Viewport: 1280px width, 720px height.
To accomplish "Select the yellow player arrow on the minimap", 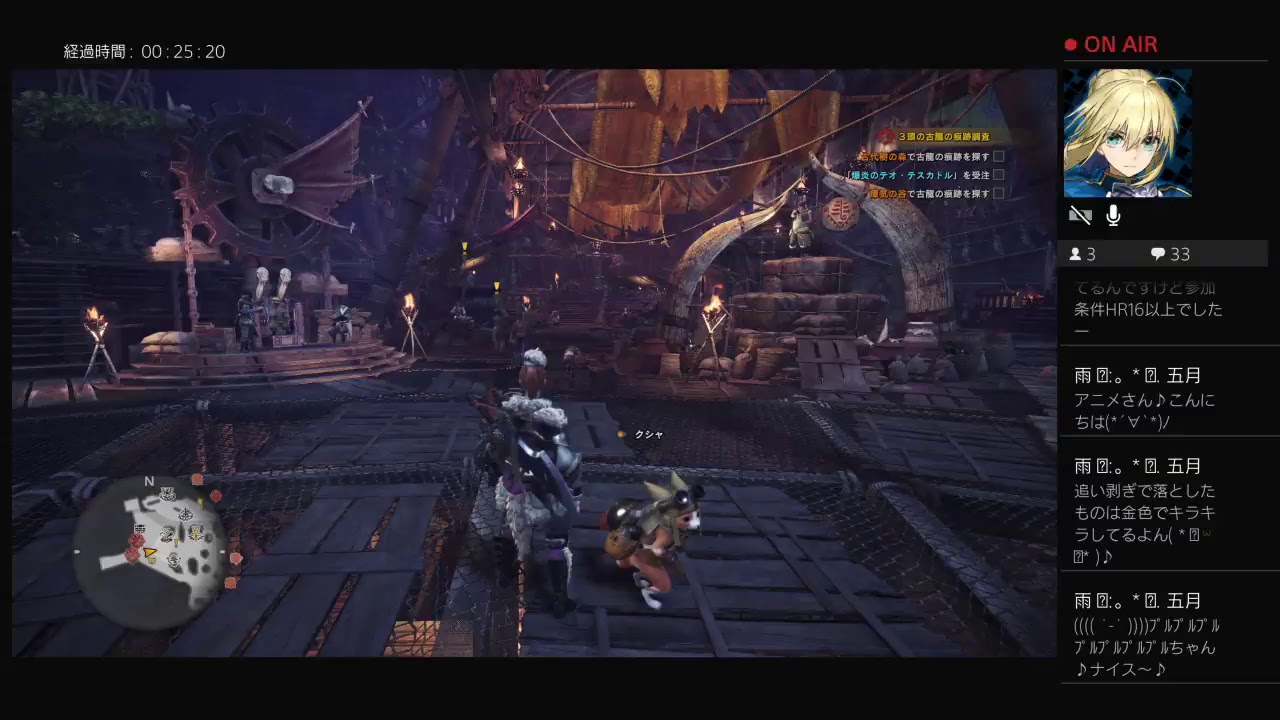I will pyautogui.click(x=149, y=552).
